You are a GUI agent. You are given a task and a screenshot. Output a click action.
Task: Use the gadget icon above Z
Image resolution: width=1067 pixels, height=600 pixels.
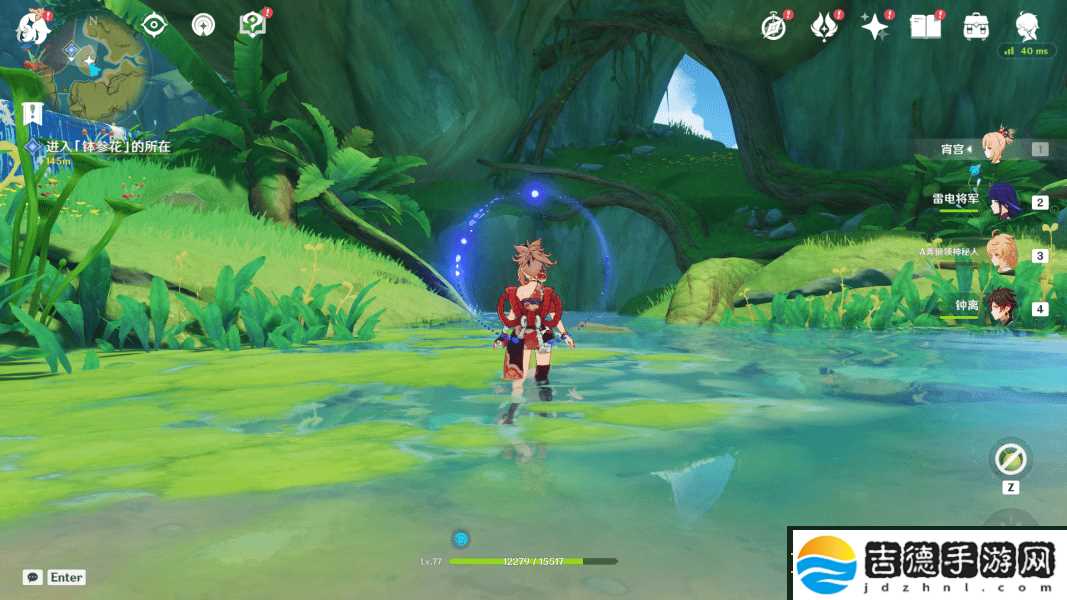[1010, 460]
